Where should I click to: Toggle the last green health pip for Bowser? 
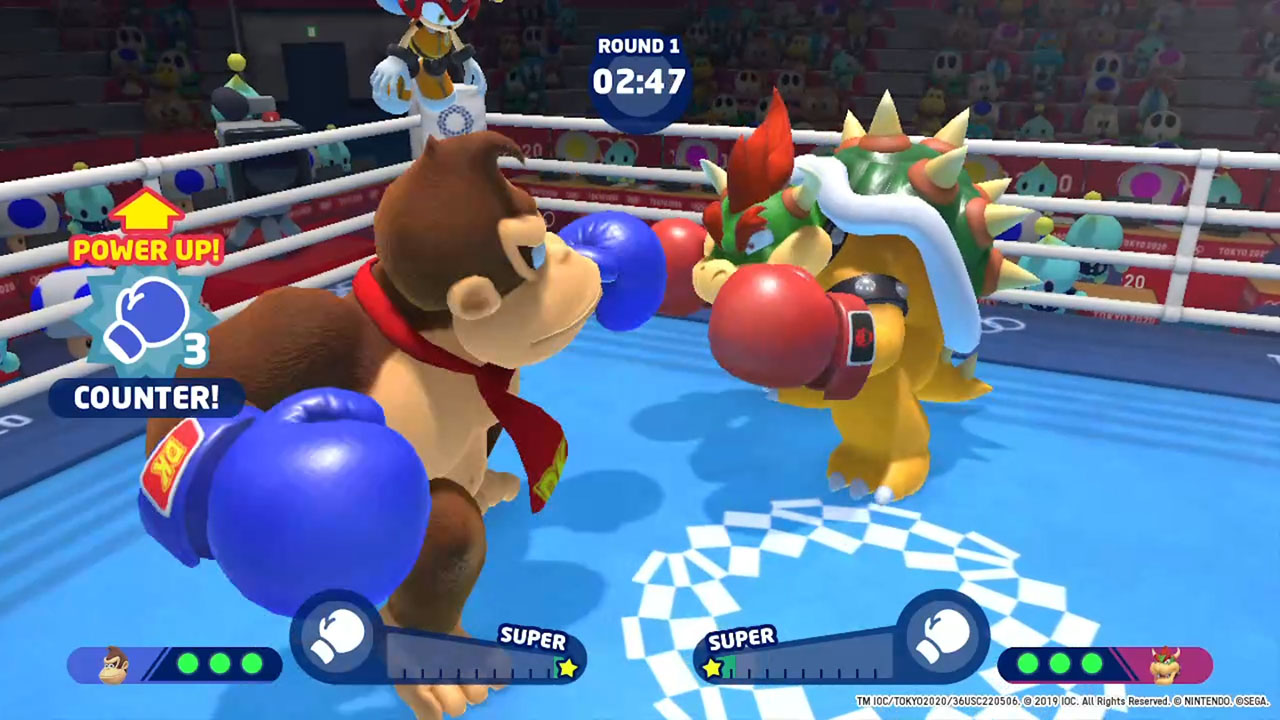click(x=1090, y=663)
